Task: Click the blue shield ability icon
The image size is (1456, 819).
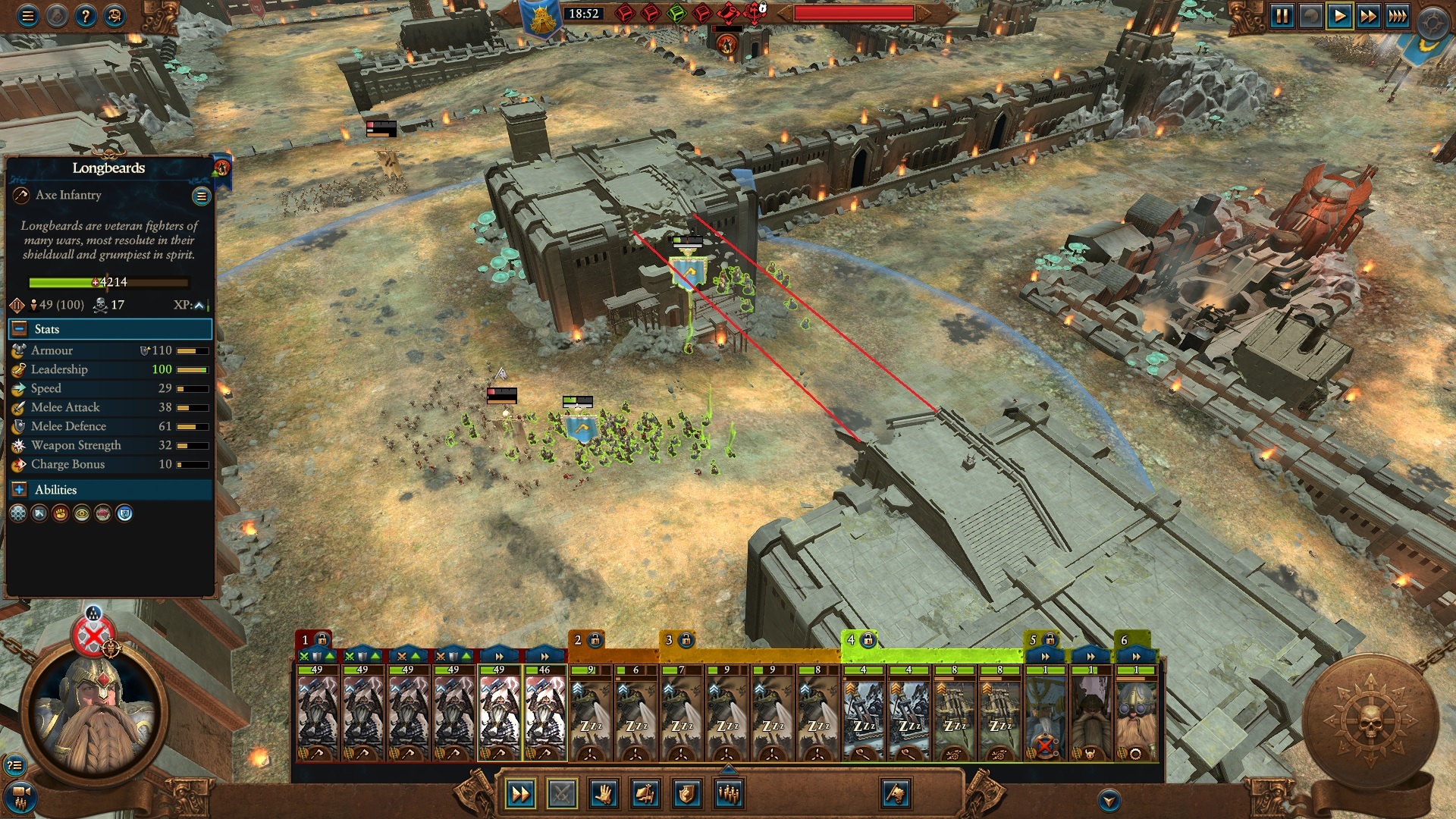Action: 124,513
